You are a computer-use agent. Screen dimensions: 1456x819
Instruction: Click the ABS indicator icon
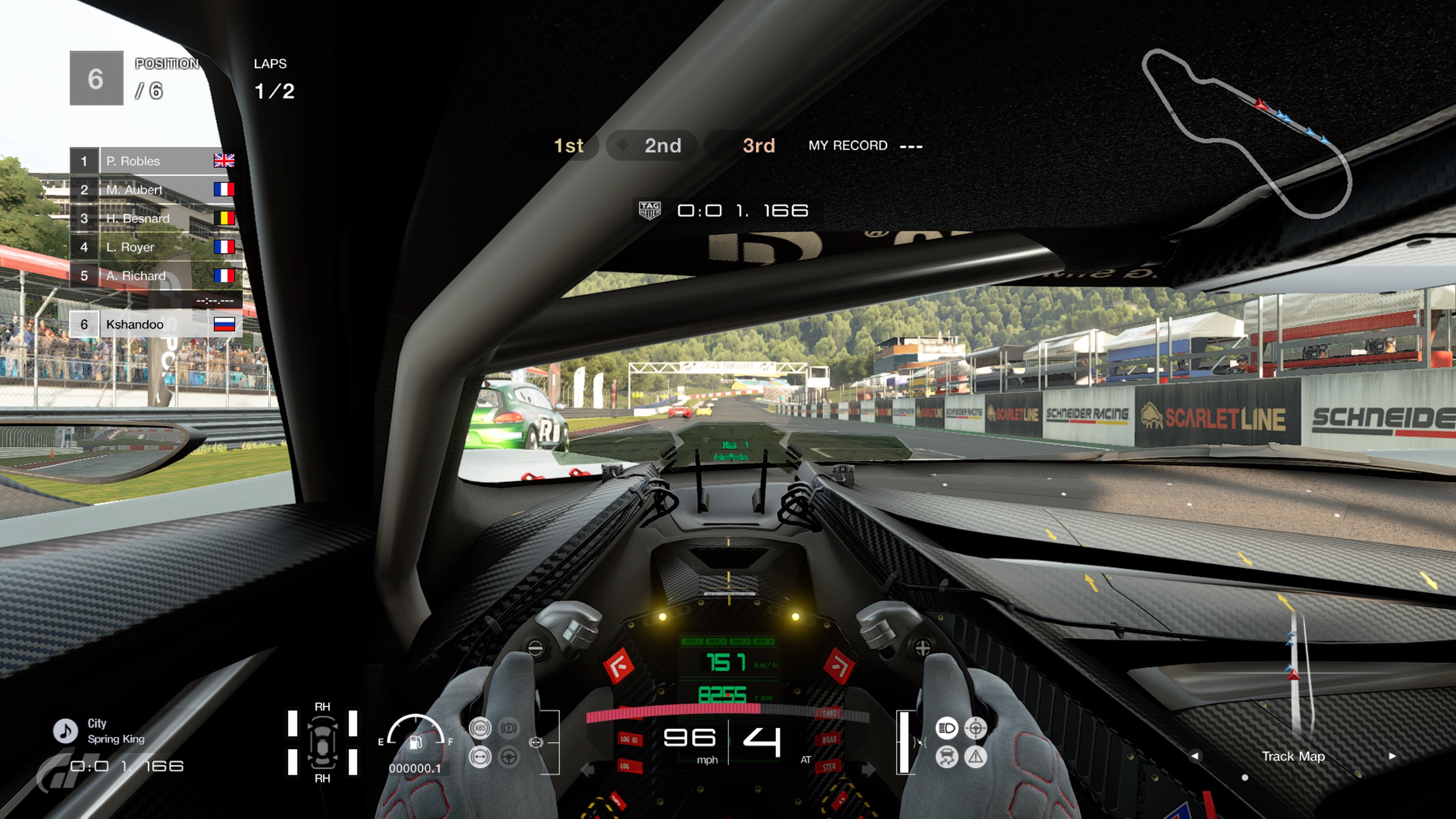480,728
